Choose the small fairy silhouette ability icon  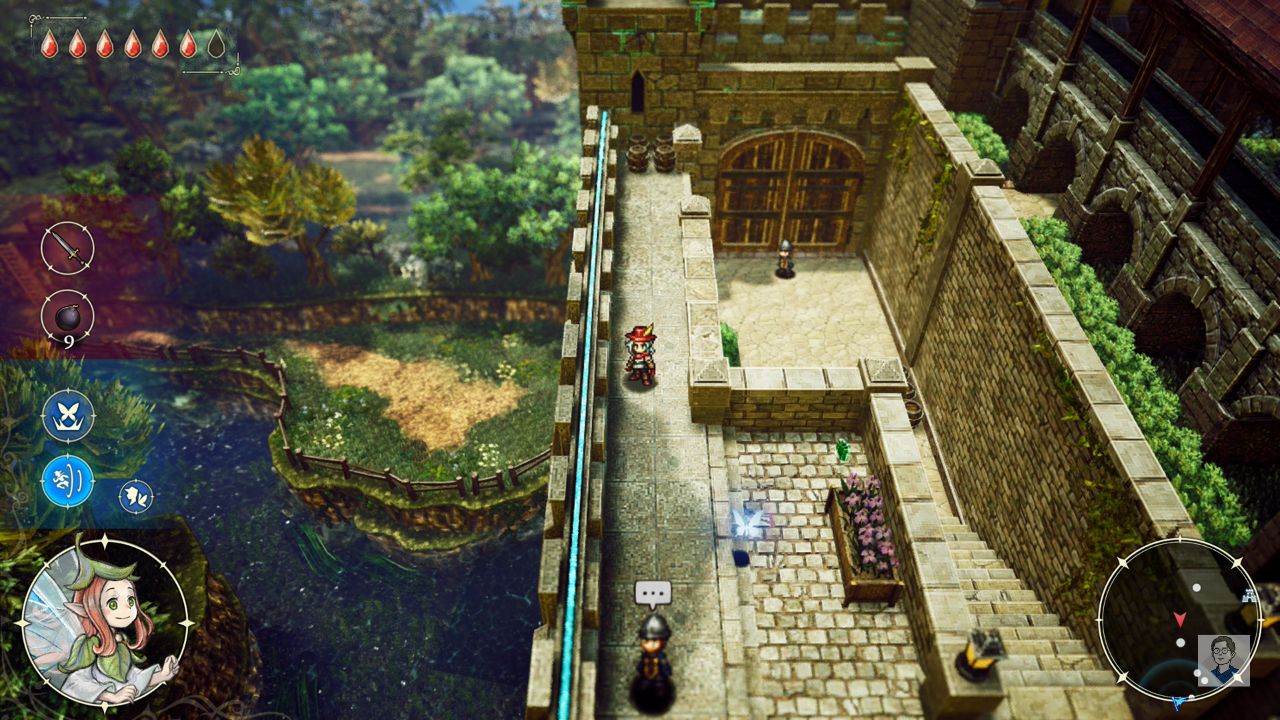(136, 496)
